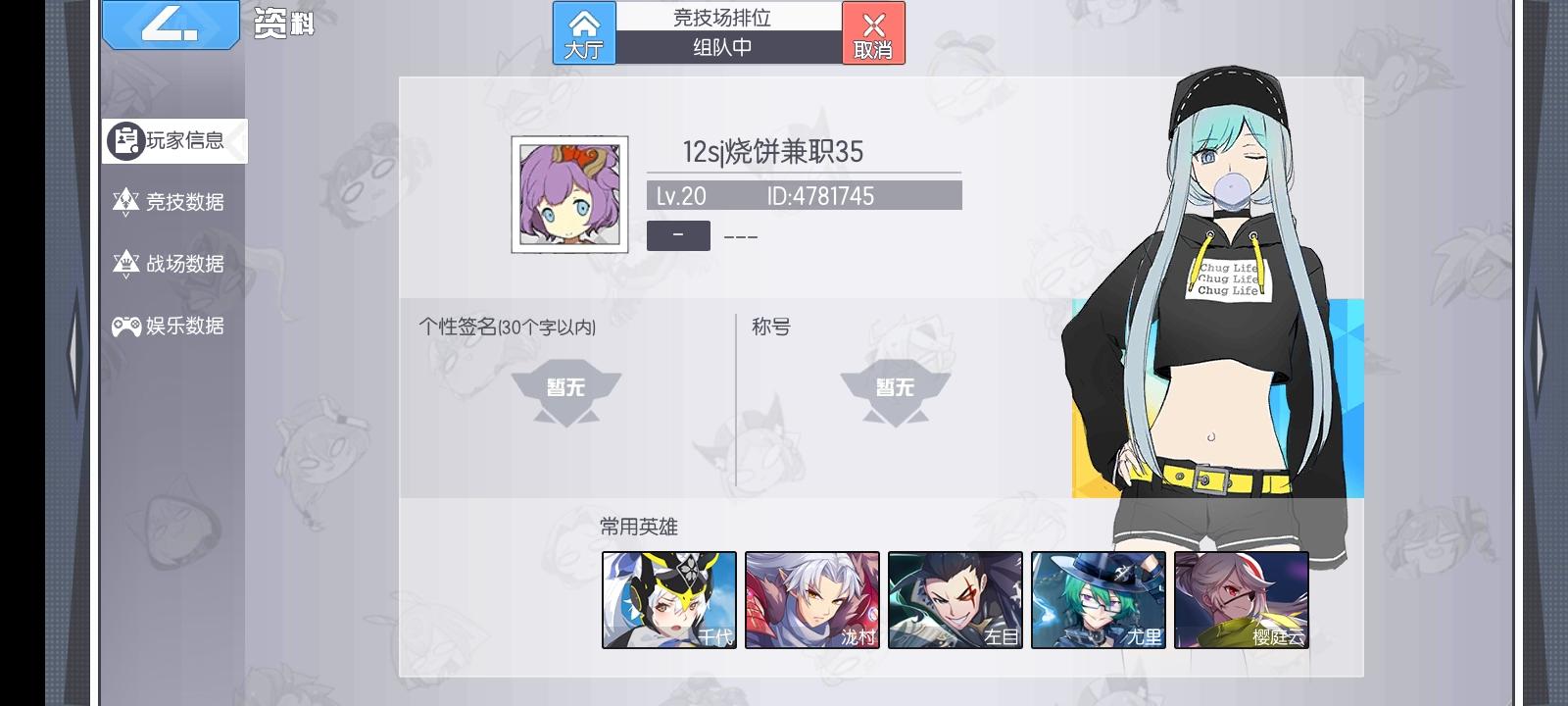Click the rank badge showing '-'
Image resolution: width=1568 pixels, height=706 pixels.
[678, 235]
